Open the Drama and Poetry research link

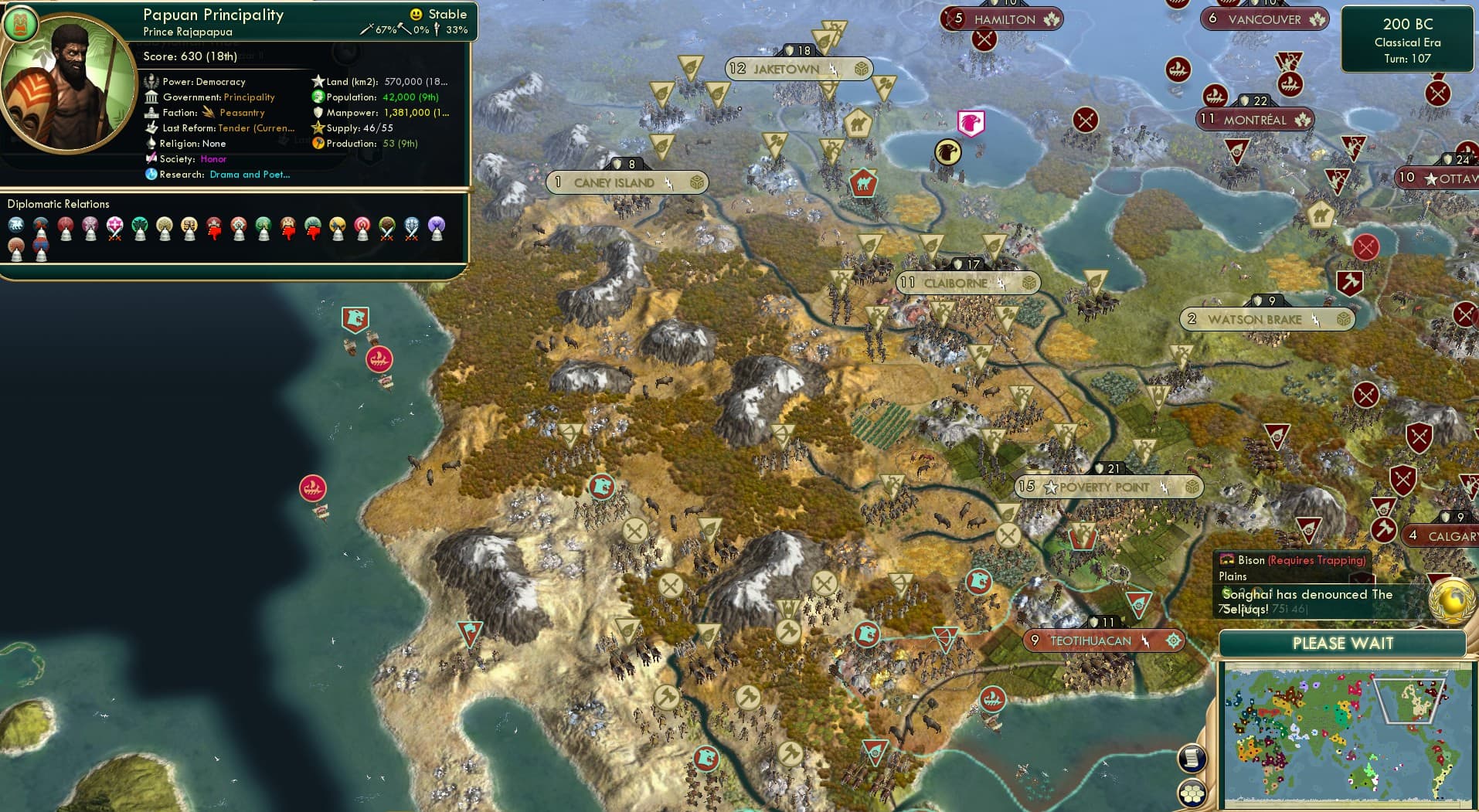[x=249, y=175]
